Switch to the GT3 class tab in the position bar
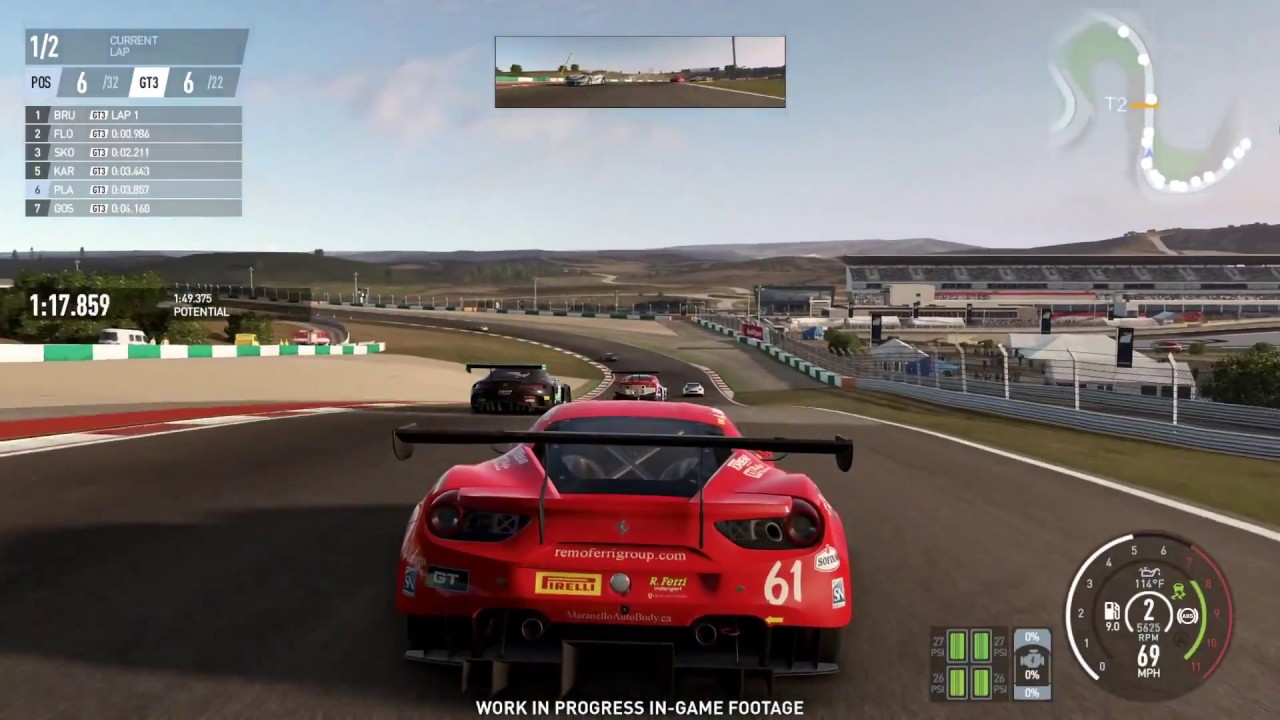The height and width of the screenshot is (720, 1280). pos(148,83)
